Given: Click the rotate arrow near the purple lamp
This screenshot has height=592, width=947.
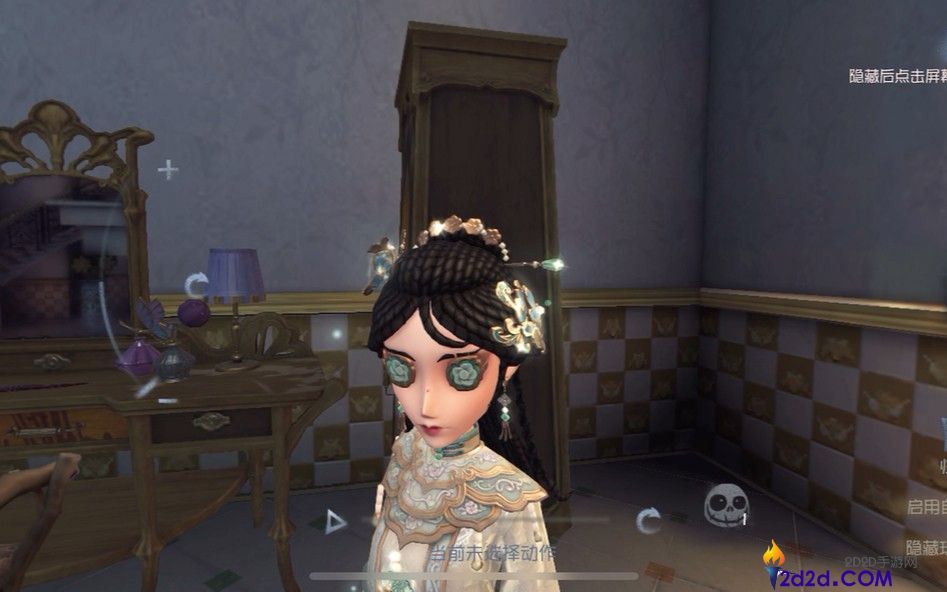Looking at the screenshot, I should coord(197,285).
